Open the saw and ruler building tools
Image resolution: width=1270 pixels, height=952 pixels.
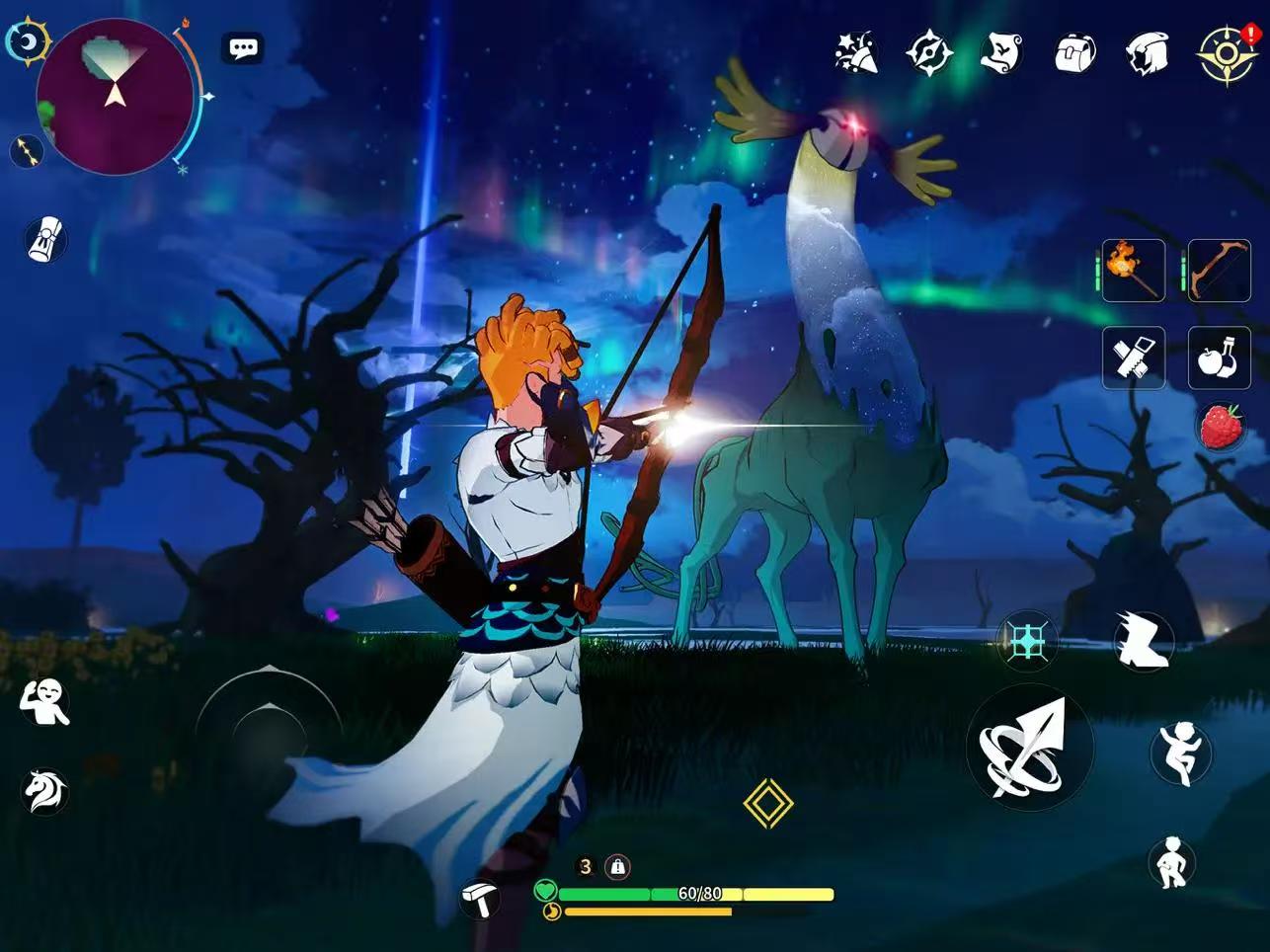coord(1134,357)
